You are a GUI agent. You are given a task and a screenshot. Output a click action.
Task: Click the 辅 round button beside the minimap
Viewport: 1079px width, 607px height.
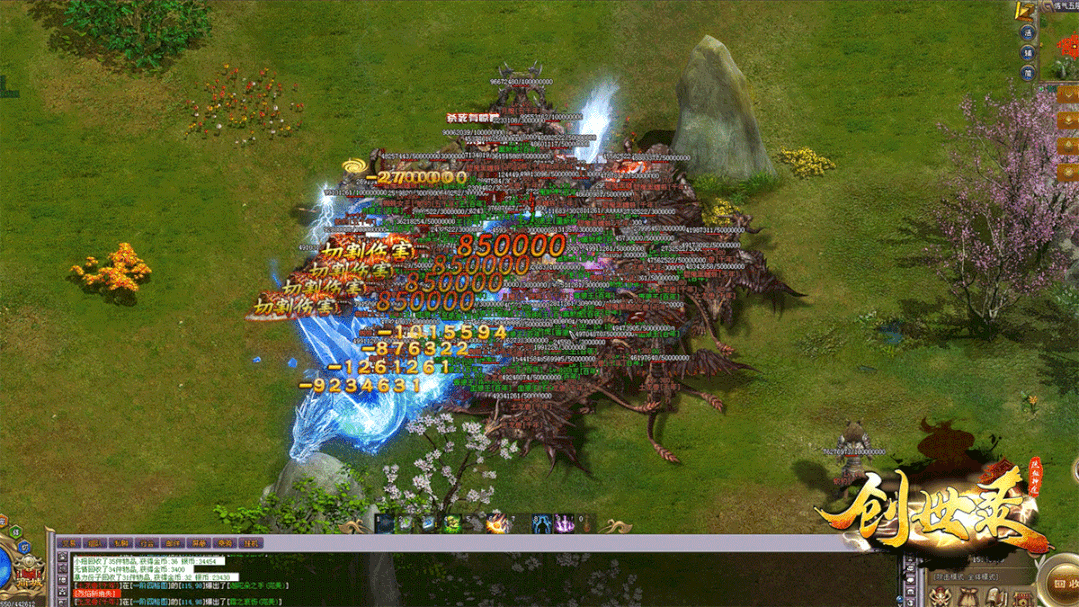pos(1027,53)
